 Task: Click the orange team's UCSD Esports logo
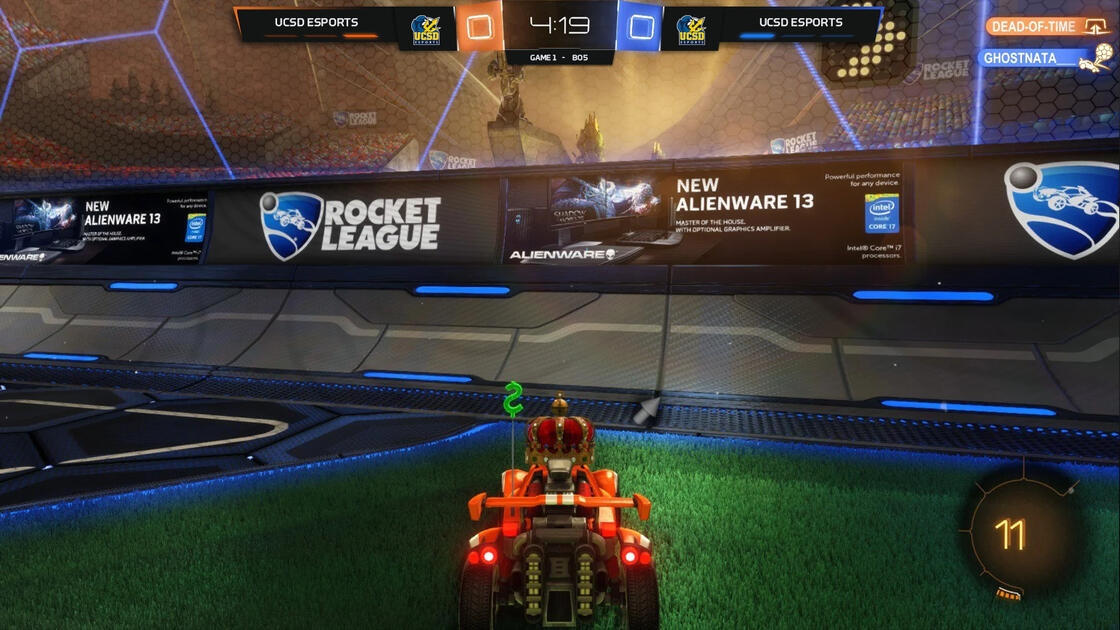click(x=426, y=30)
